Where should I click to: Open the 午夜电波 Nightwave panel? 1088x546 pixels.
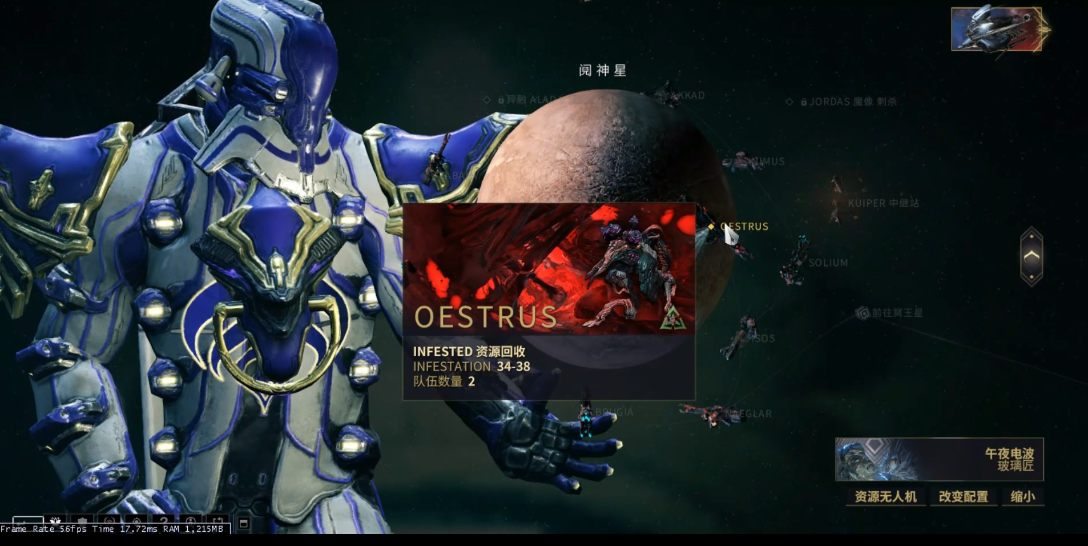point(939,459)
